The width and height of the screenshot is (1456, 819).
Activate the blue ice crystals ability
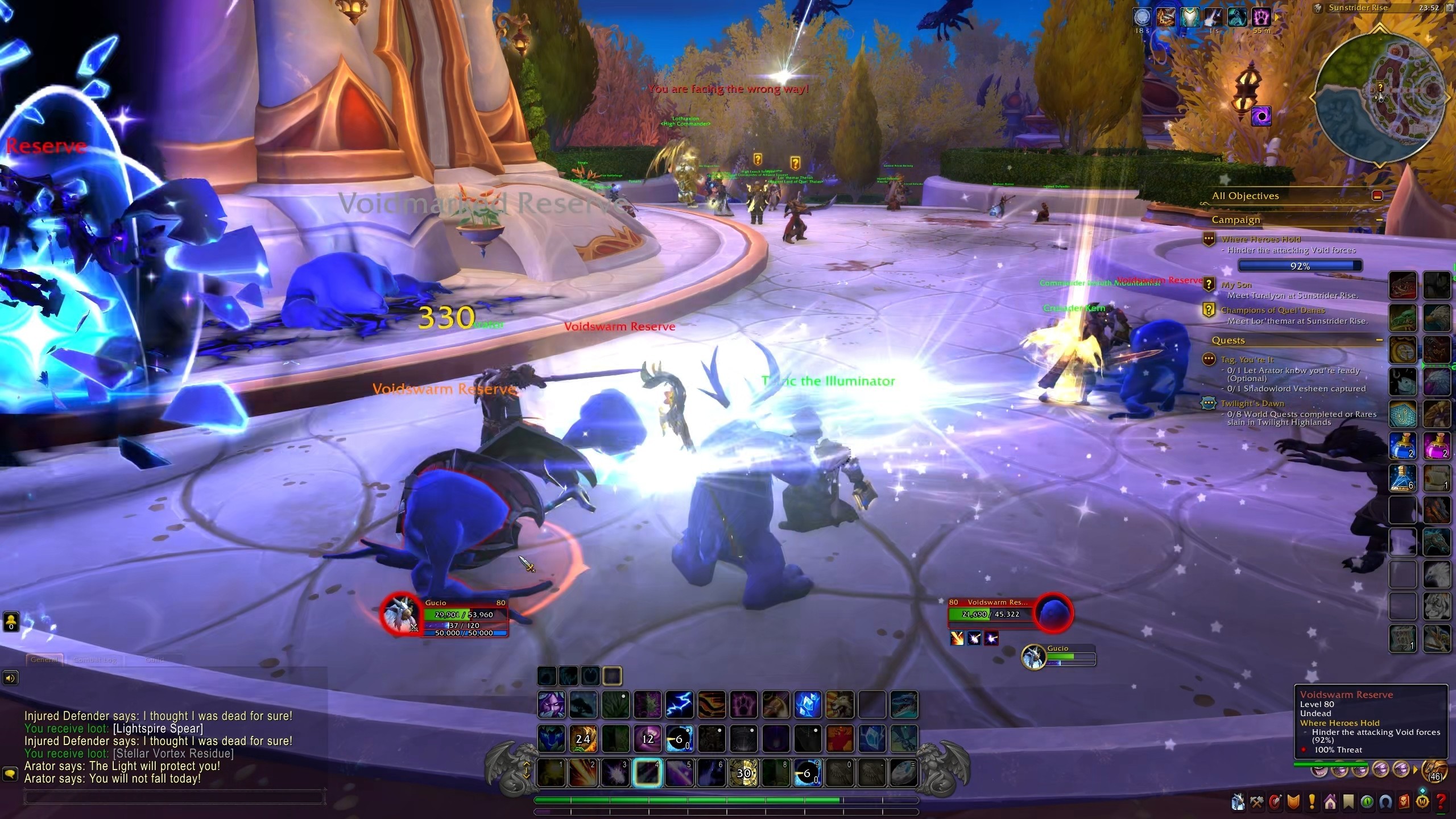click(808, 705)
